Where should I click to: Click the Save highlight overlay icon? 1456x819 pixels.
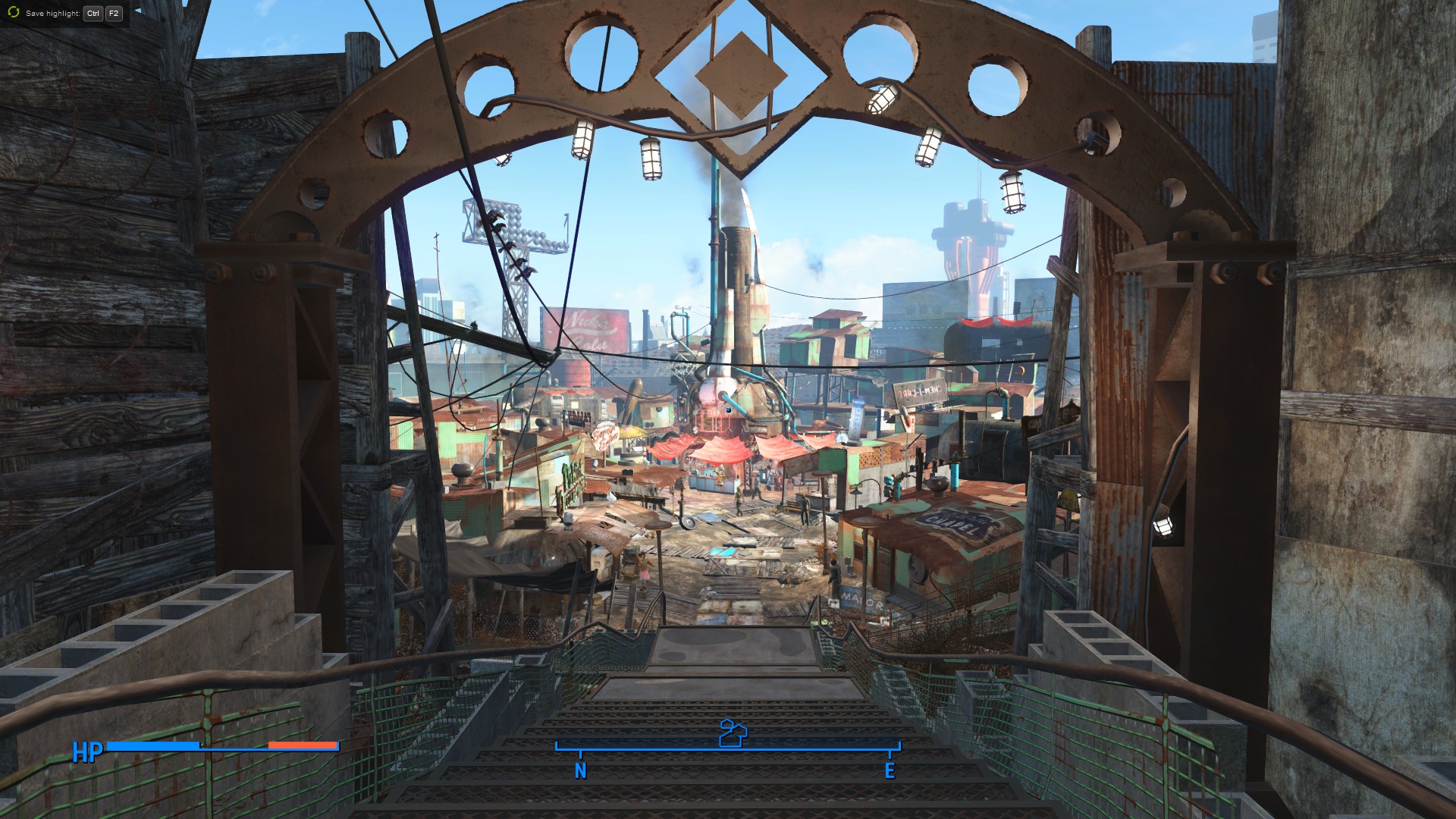tap(14, 13)
